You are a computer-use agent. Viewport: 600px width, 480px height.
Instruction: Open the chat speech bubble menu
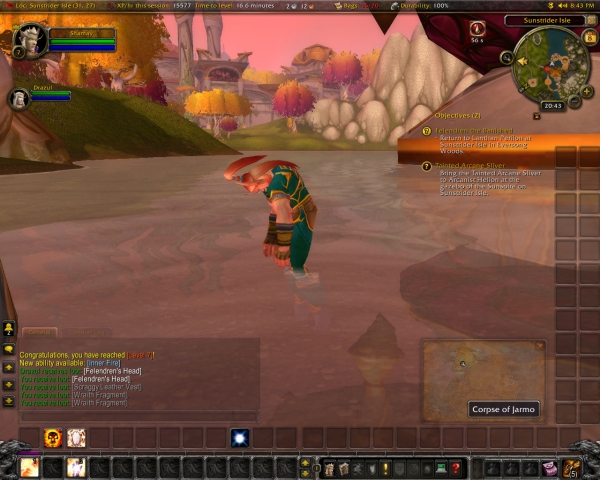[x=9, y=350]
